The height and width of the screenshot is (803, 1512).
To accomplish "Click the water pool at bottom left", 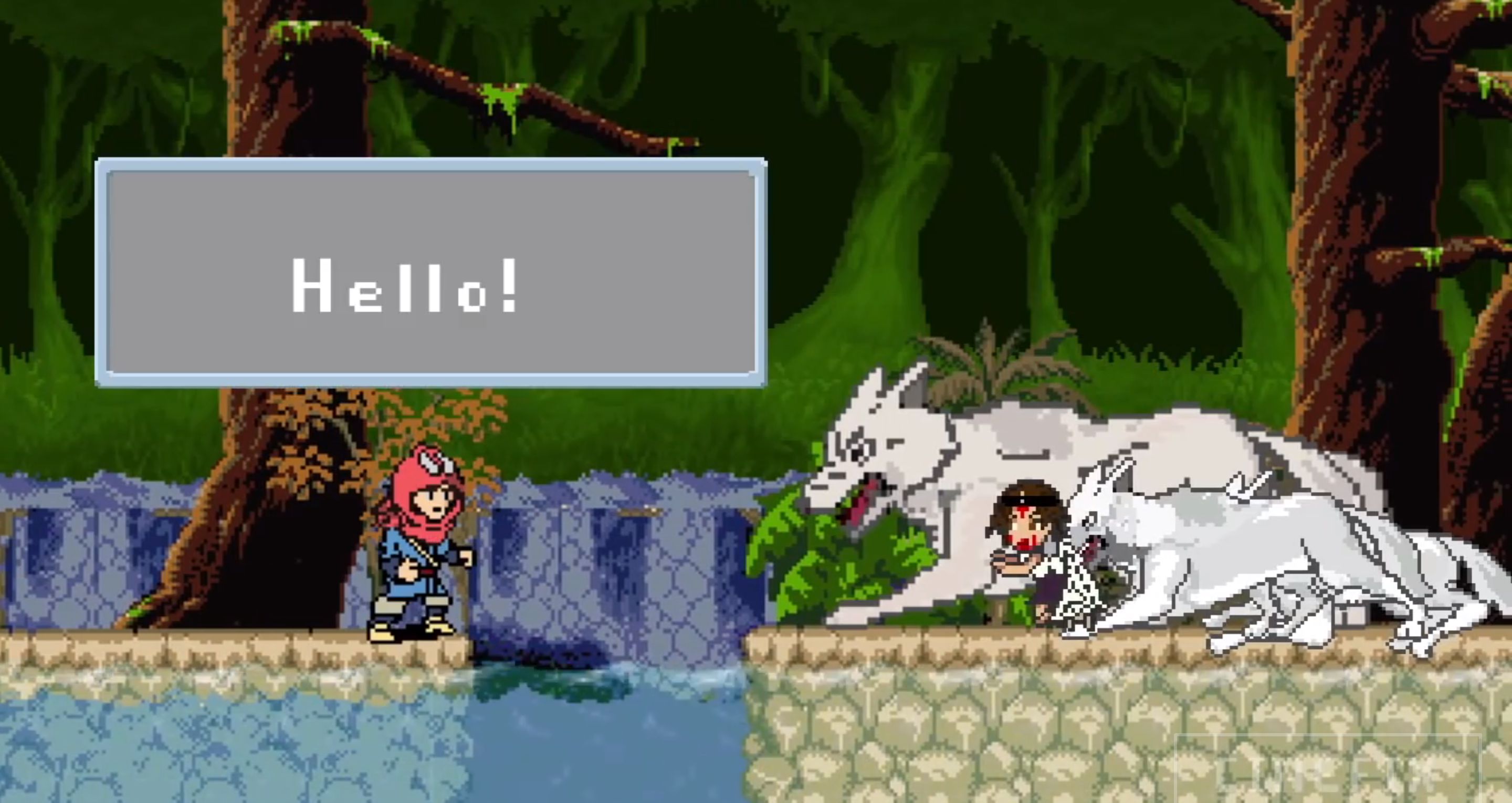I will (235, 734).
